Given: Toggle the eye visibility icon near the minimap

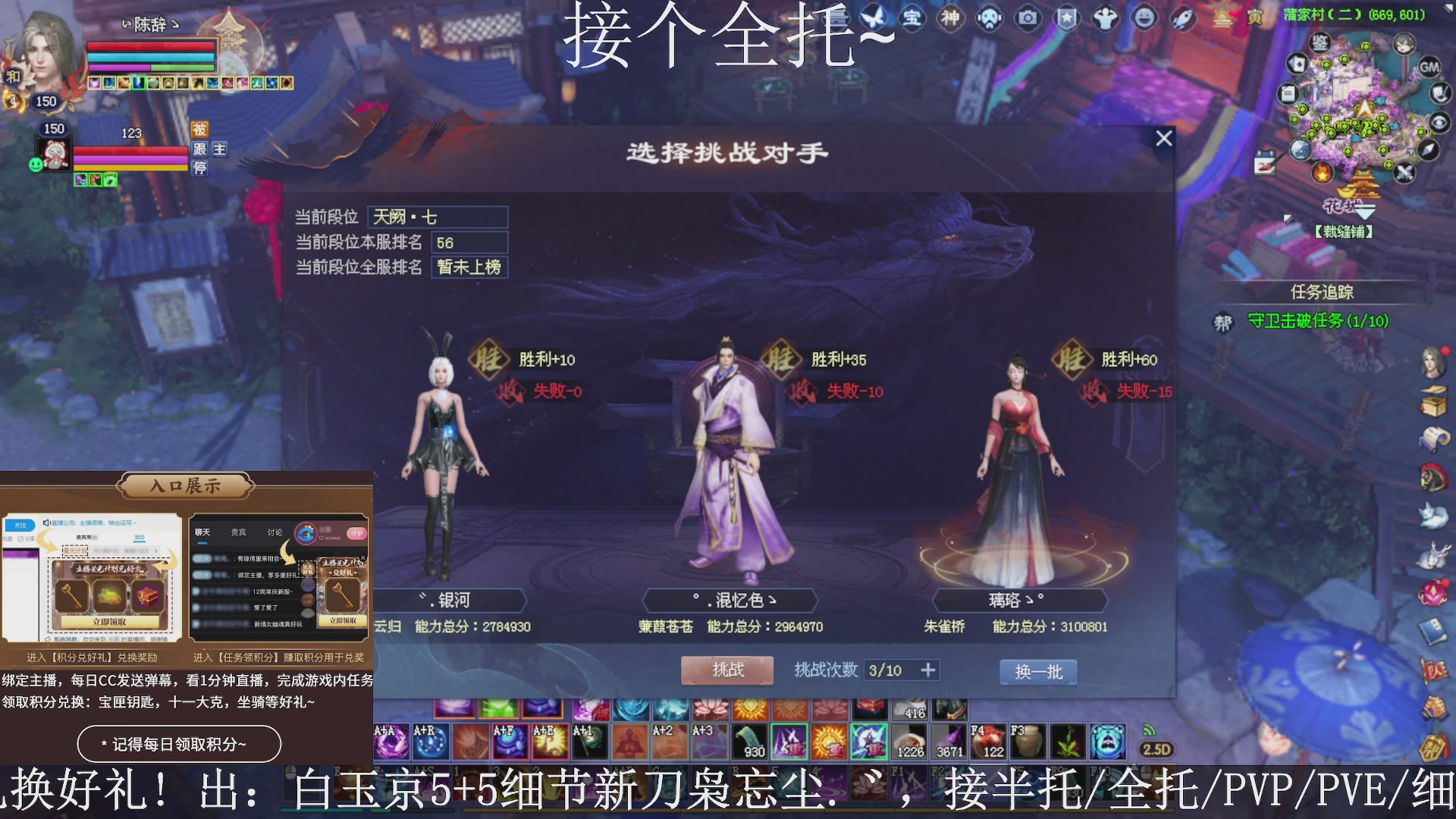Looking at the screenshot, I should [1439, 121].
